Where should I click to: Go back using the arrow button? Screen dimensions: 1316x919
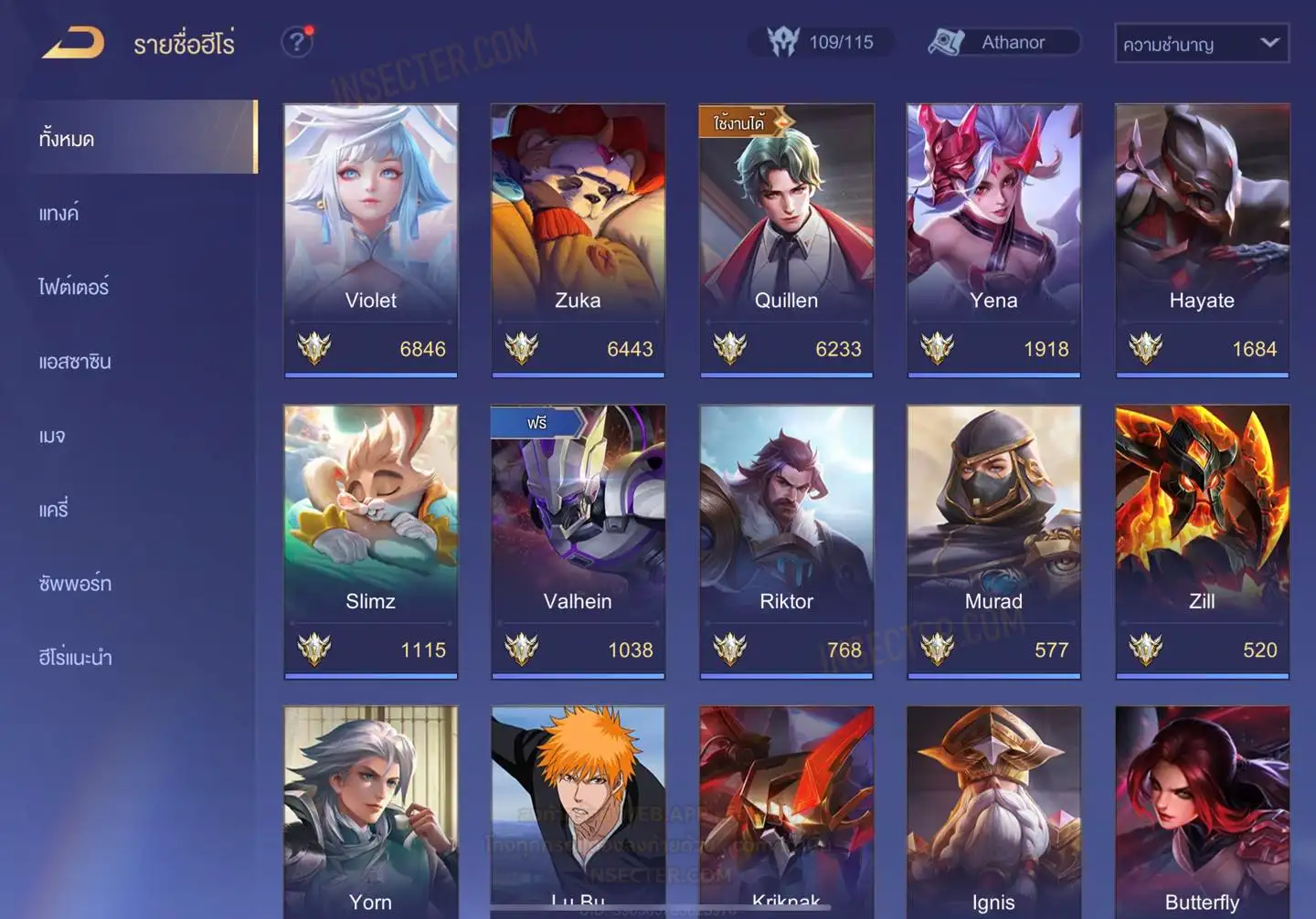pos(73,43)
